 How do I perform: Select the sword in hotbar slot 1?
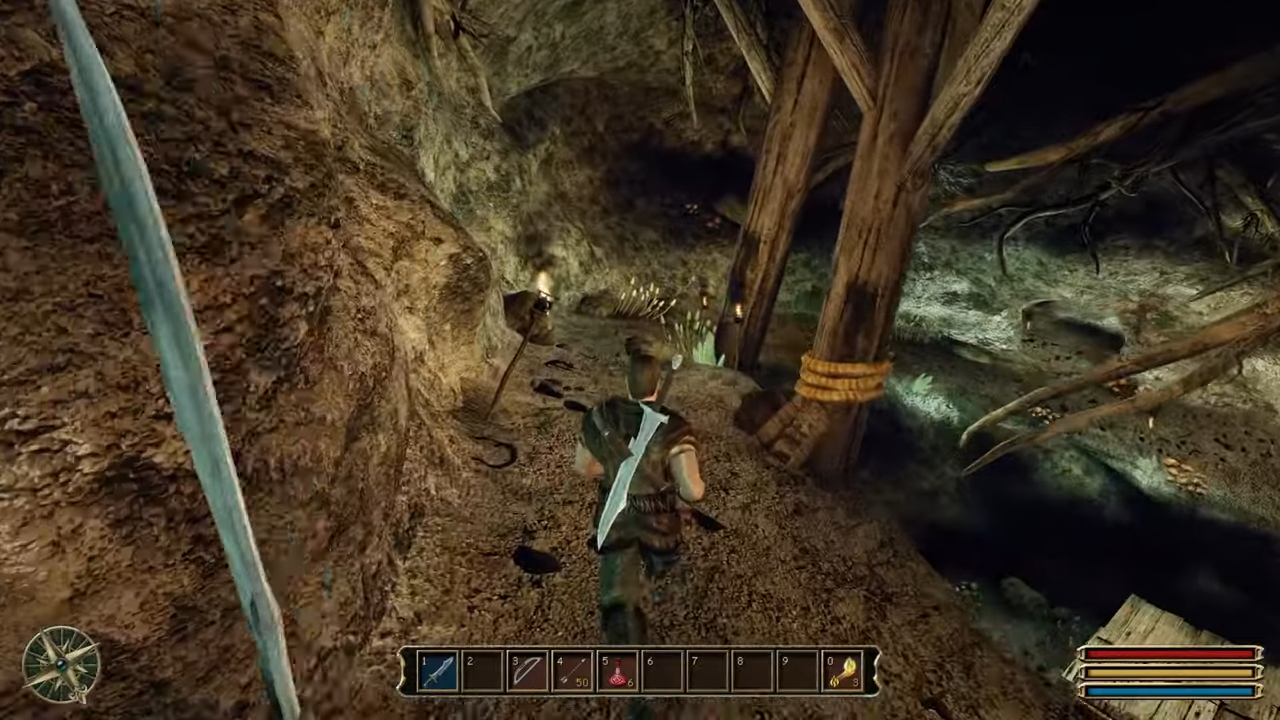click(437, 670)
